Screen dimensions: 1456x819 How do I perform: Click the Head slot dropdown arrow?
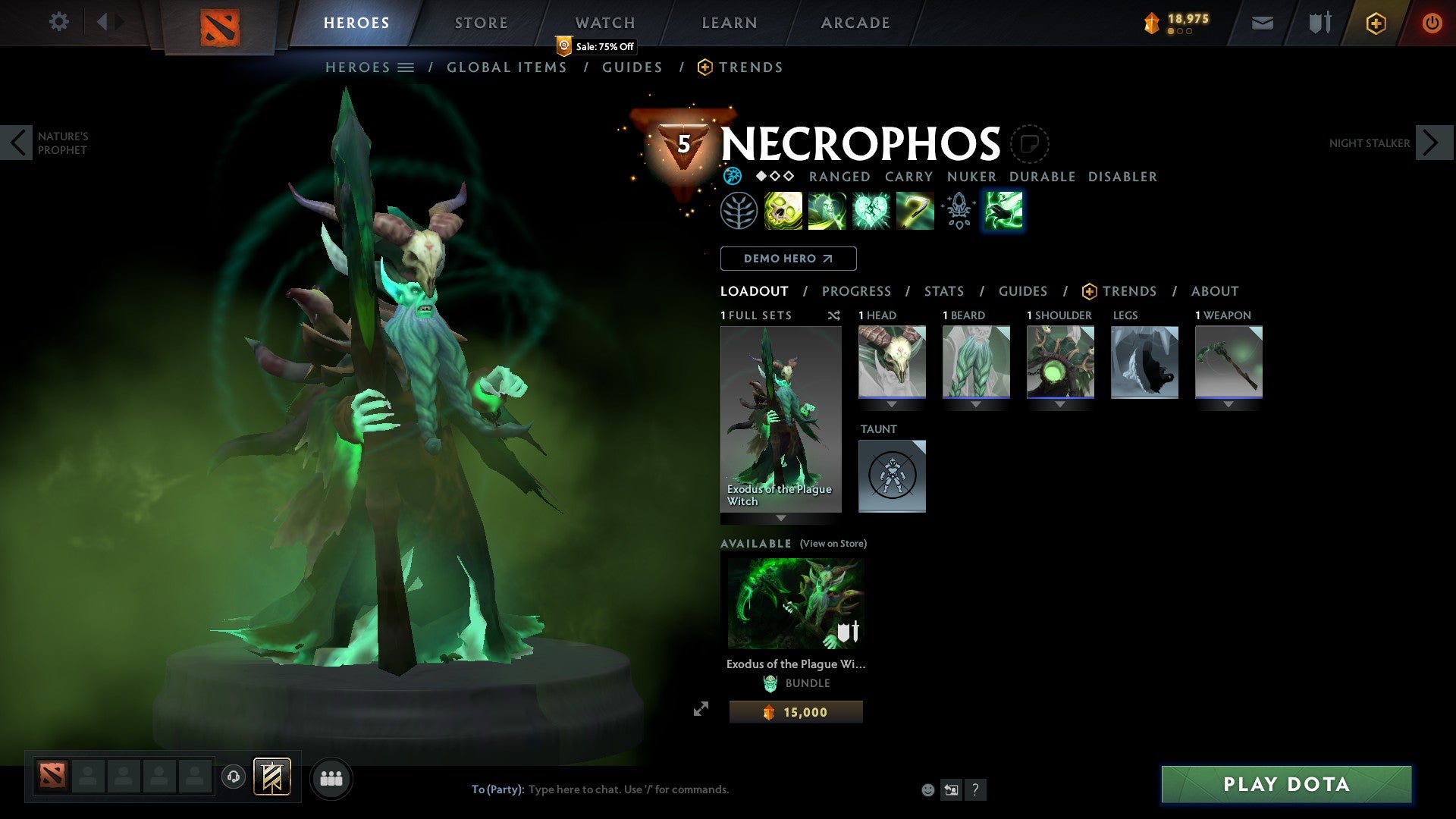pyautogui.click(x=892, y=404)
